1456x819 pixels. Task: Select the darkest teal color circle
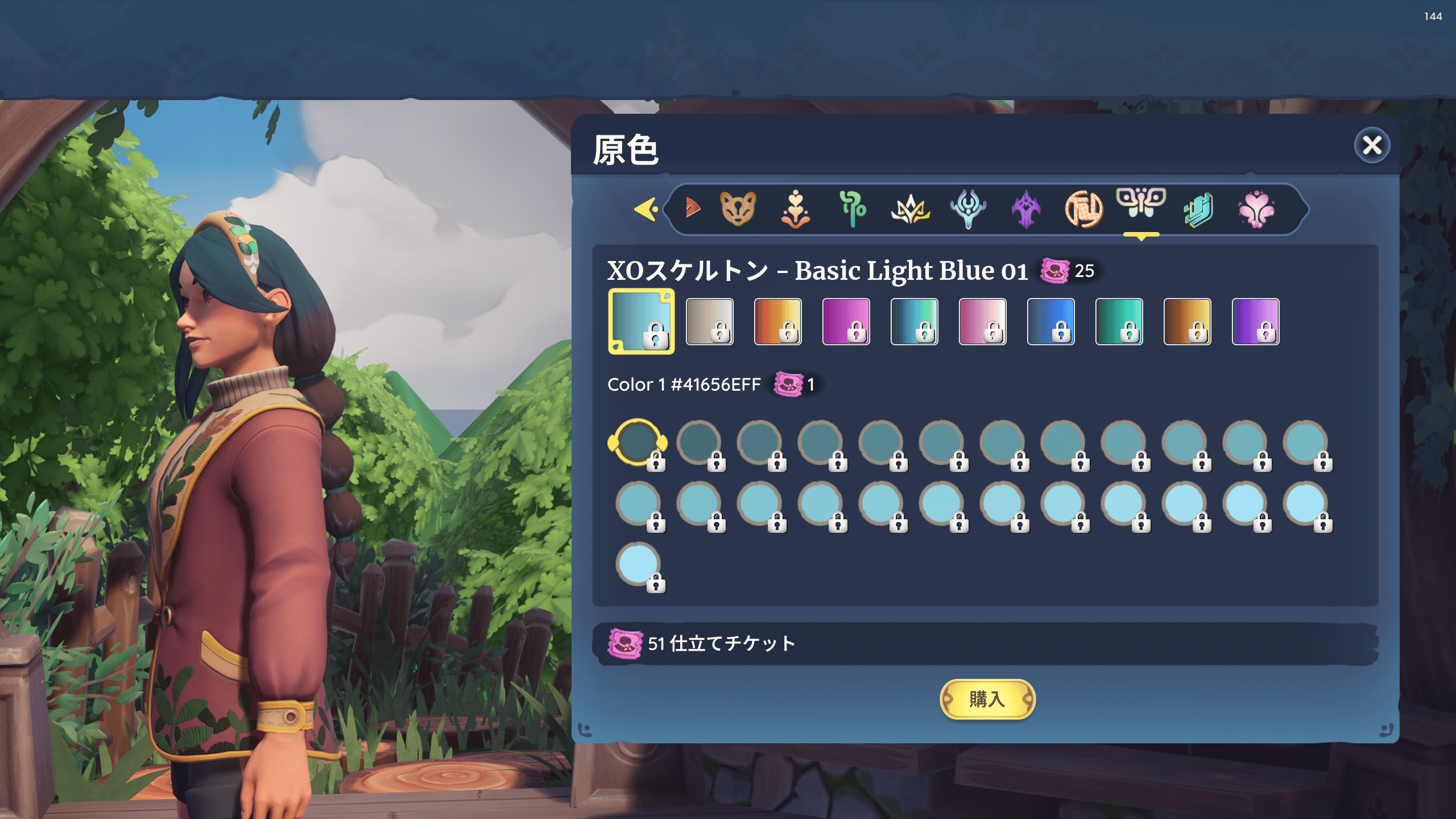tap(637, 442)
